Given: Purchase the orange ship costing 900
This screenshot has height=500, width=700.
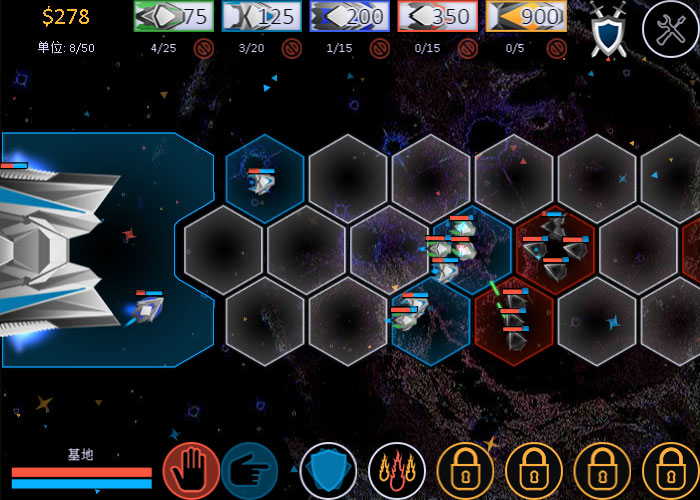Looking at the screenshot, I should (x=525, y=16).
